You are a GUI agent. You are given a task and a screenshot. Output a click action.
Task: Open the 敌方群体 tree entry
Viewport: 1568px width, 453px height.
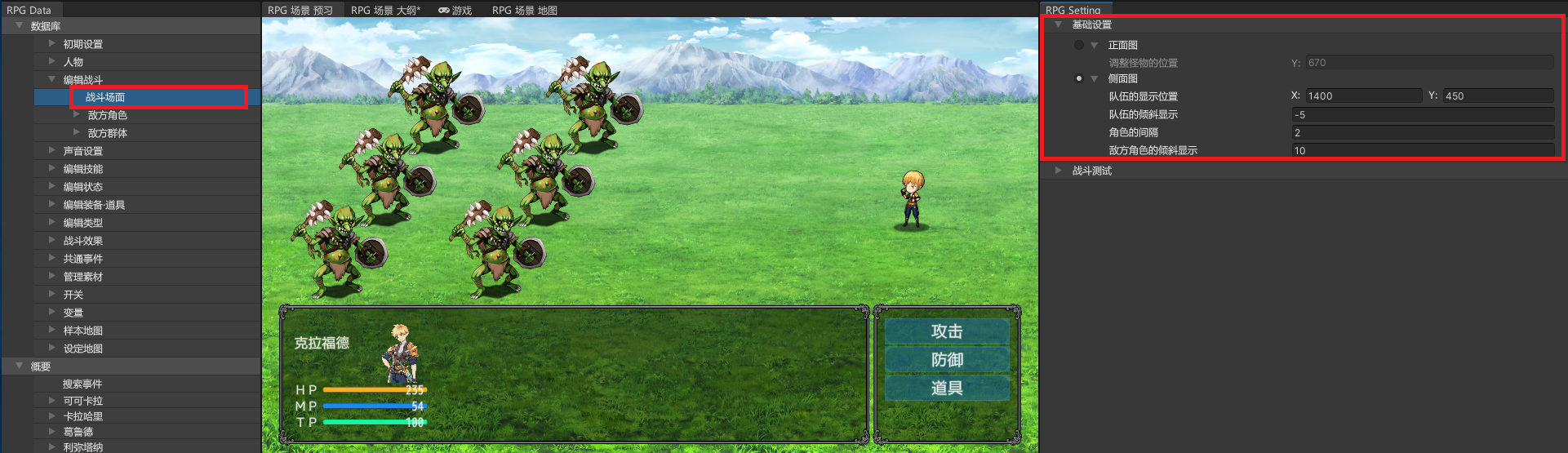tap(107, 133)
